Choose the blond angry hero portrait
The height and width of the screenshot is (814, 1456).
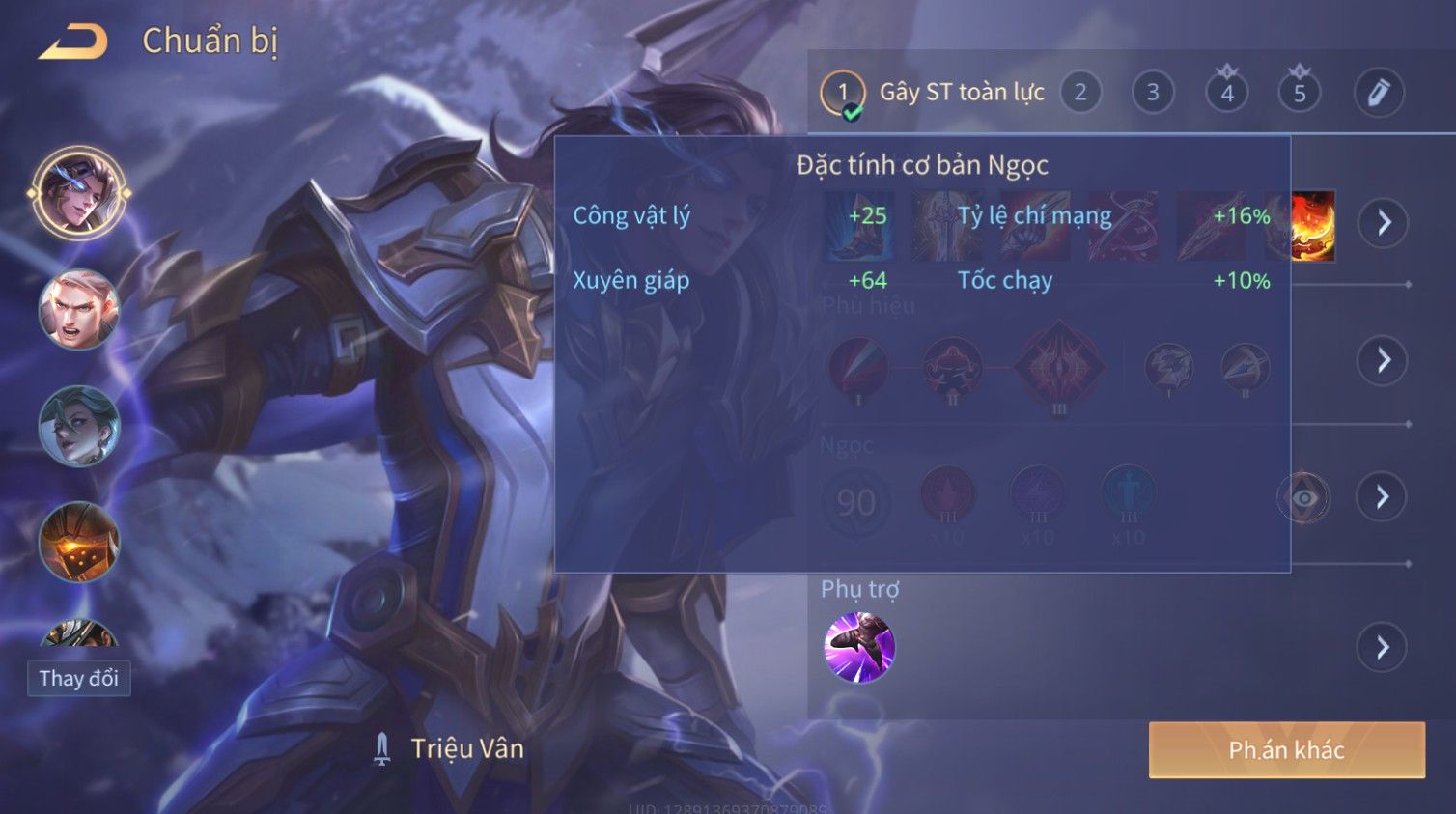(x=79, y=309)
